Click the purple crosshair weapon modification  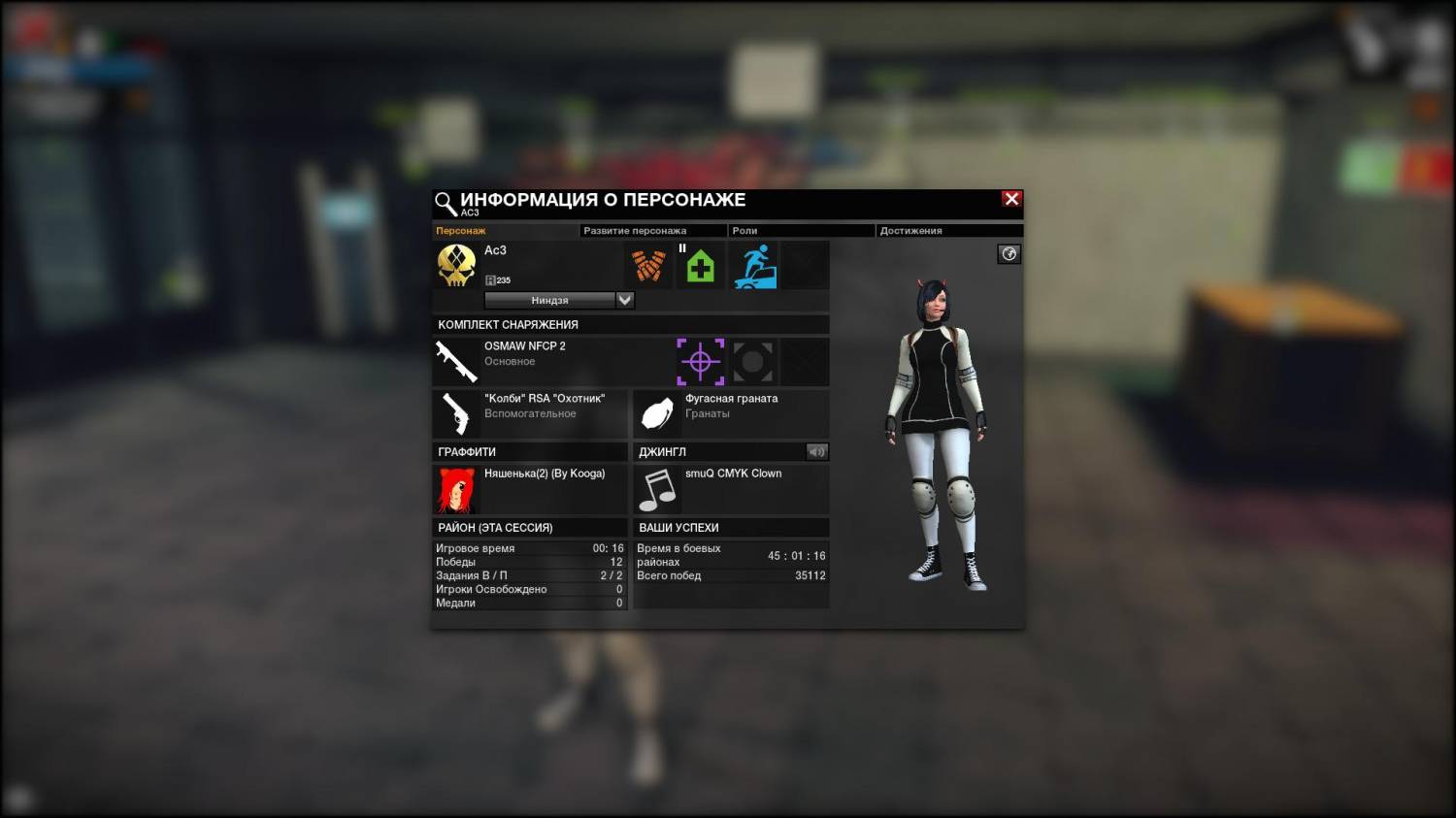pyautogui.click(x=700, y=362)
